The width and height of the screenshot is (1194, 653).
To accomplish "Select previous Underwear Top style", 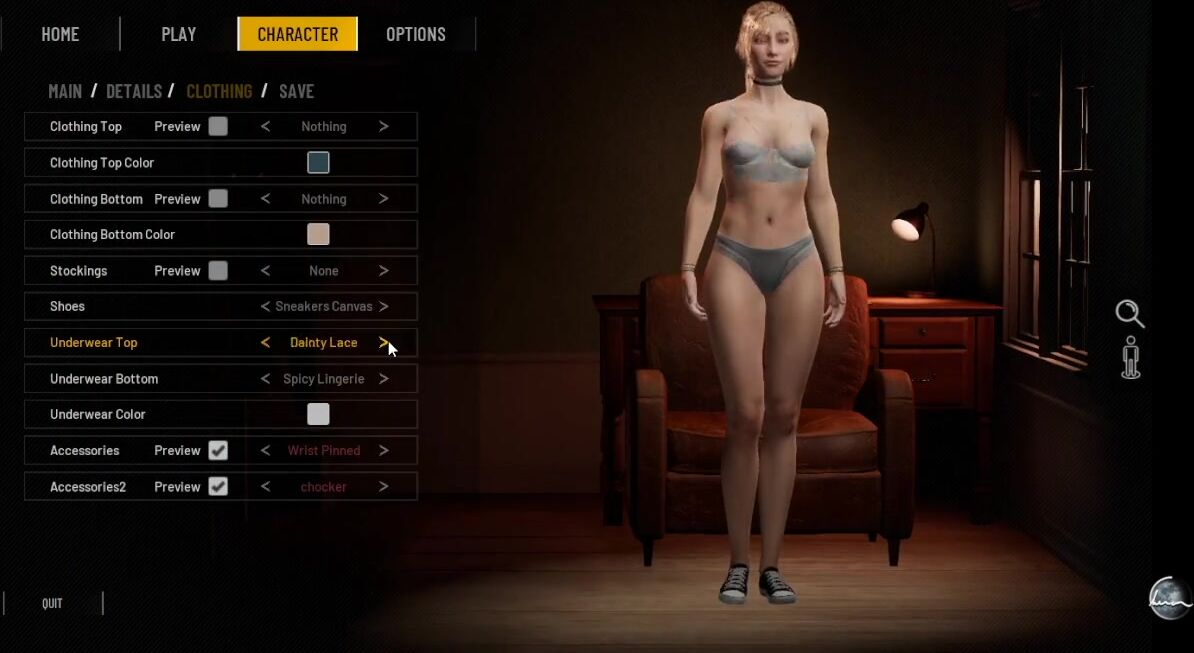I will [265, 342].
